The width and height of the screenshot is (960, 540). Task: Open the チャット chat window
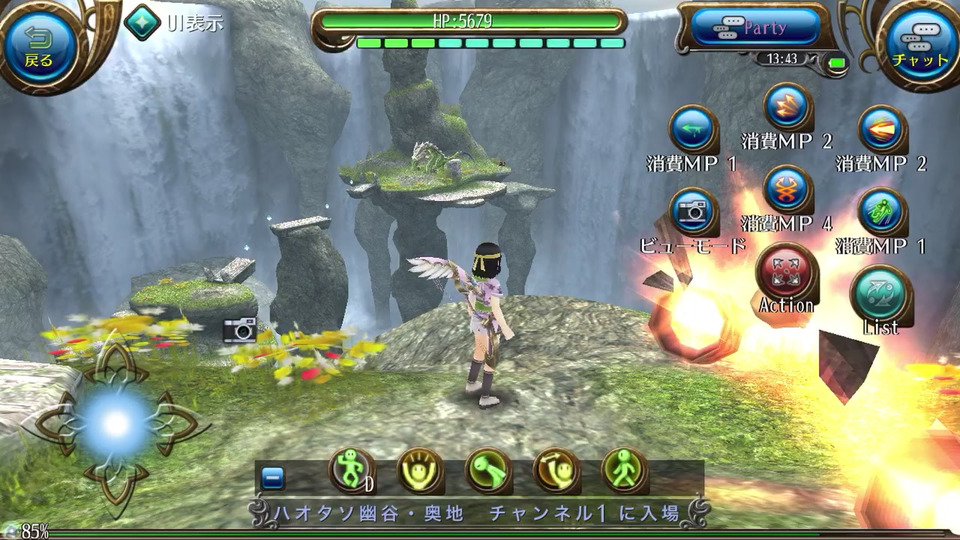(919, 45)
